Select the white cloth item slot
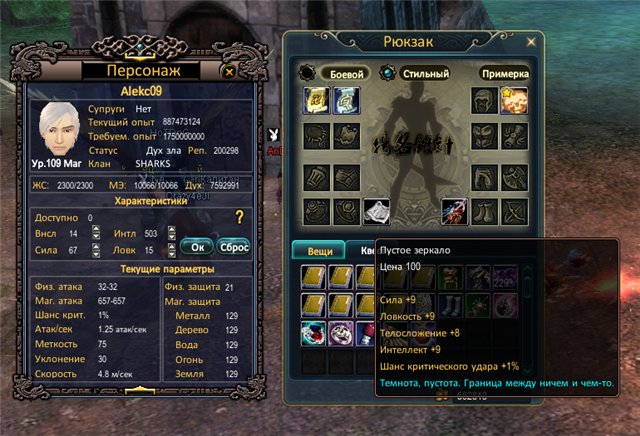The image size is (640, 436). tap(375, 211)
